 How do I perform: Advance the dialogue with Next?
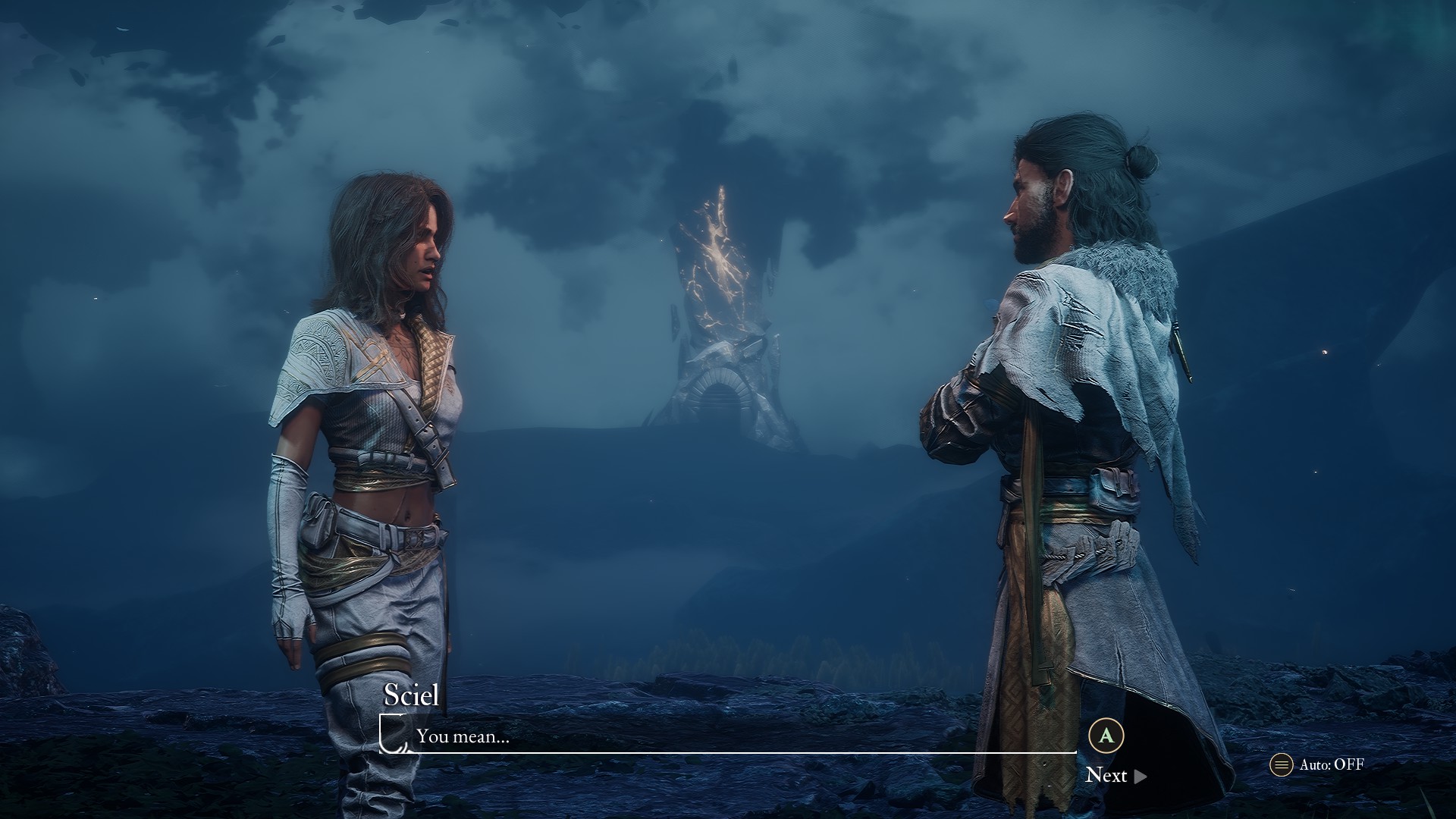tap(1115, 774)
